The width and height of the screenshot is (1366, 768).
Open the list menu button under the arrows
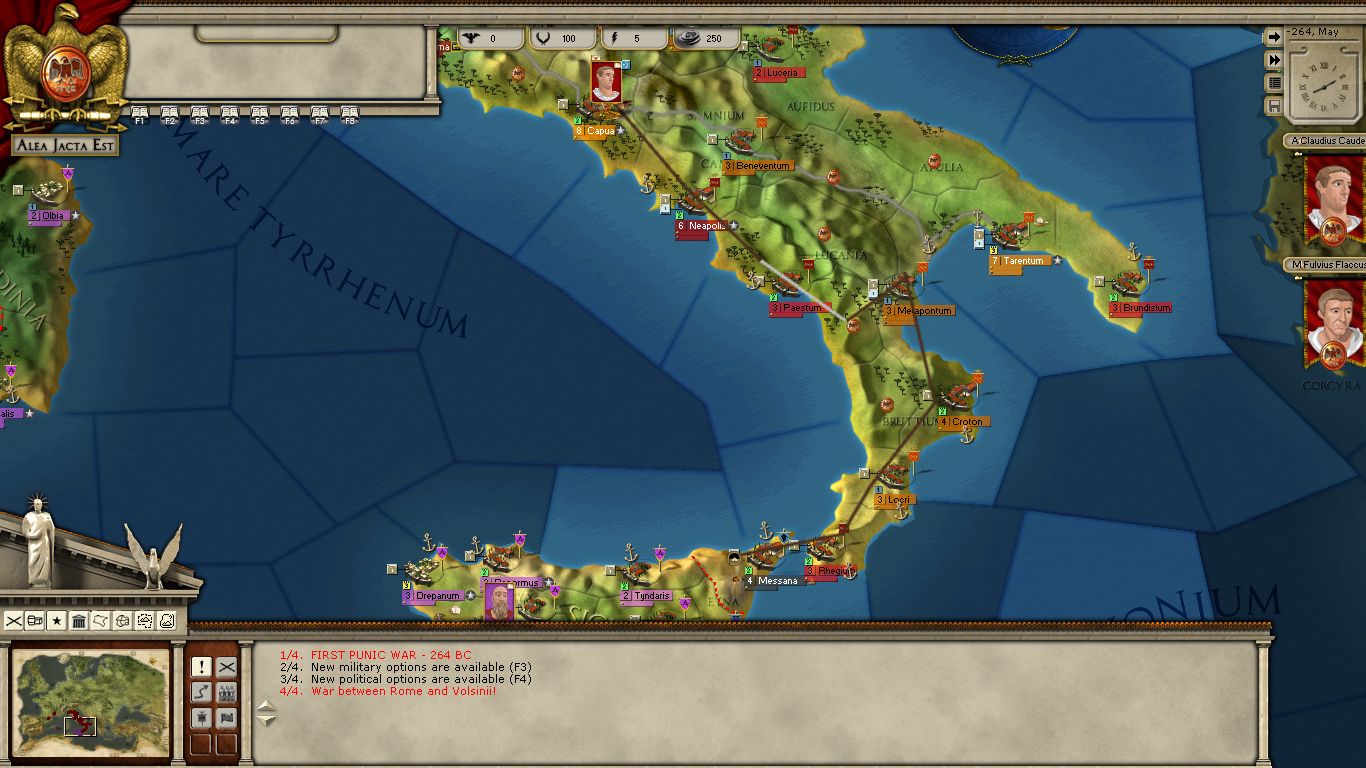click(1274, 83)
